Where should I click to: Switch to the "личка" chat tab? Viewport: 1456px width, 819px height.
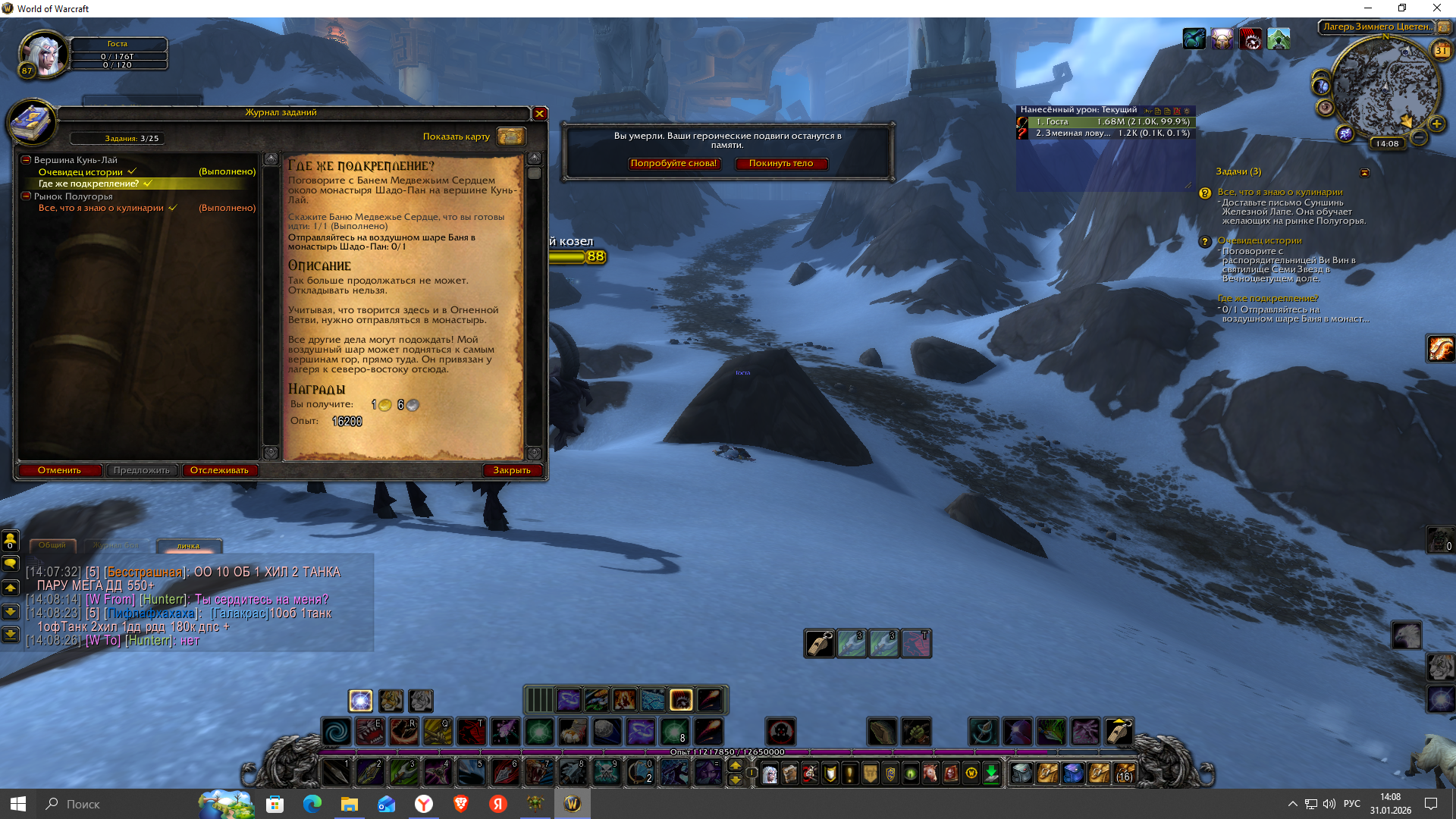coord(189,546)
